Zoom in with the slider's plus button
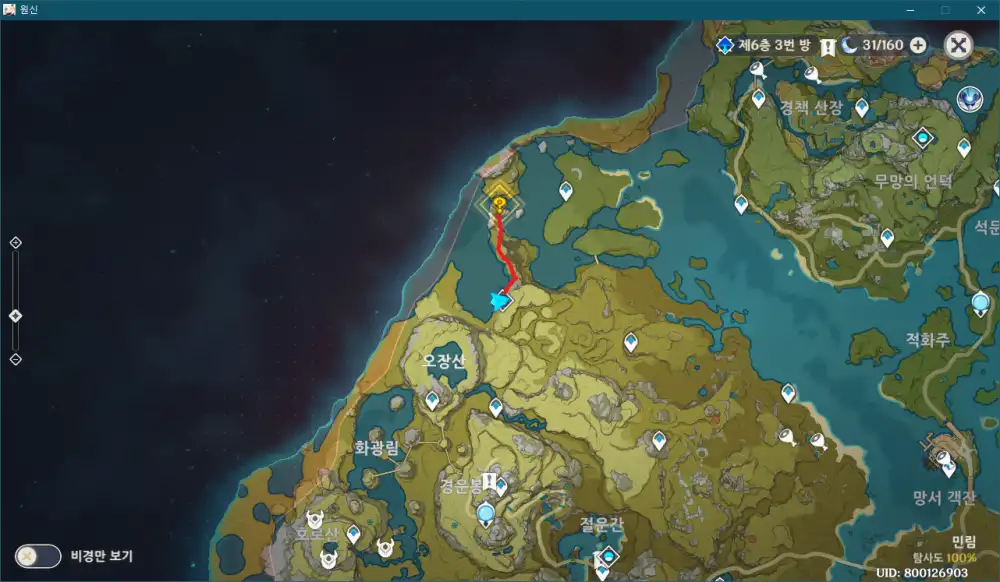The height and width of the screenshot is (582, 1000). pyautogui.click(x=15, y=242)
